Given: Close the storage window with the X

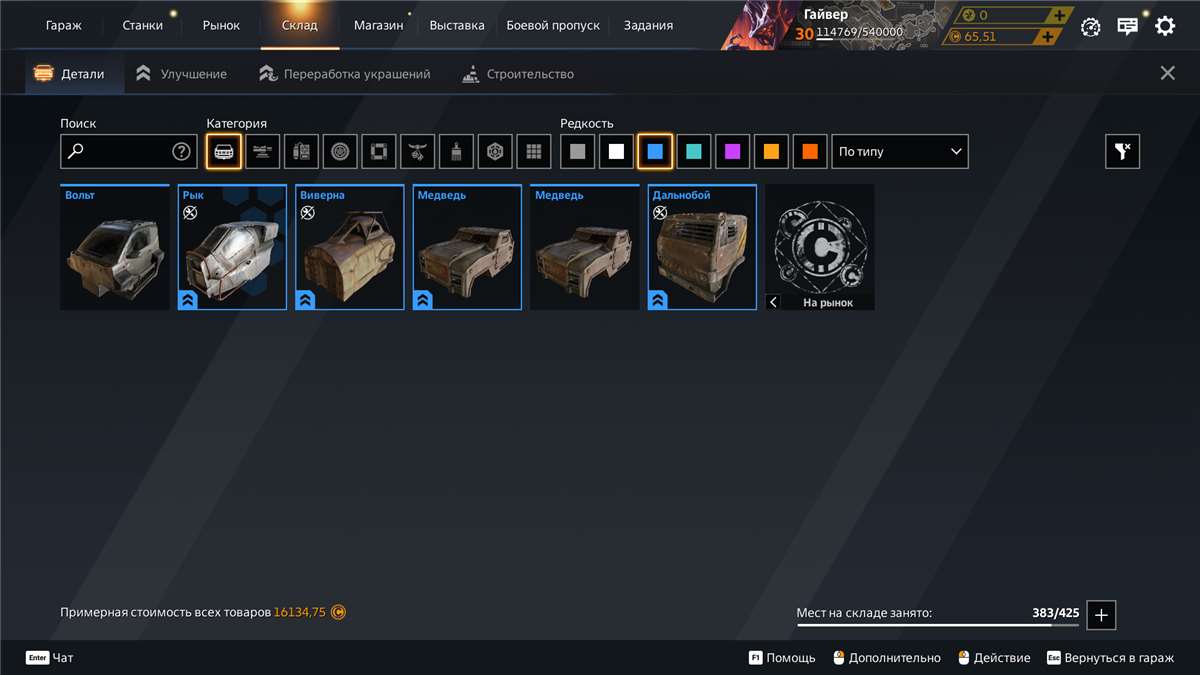Looking at the screenshot, I should click(1167, 73).
